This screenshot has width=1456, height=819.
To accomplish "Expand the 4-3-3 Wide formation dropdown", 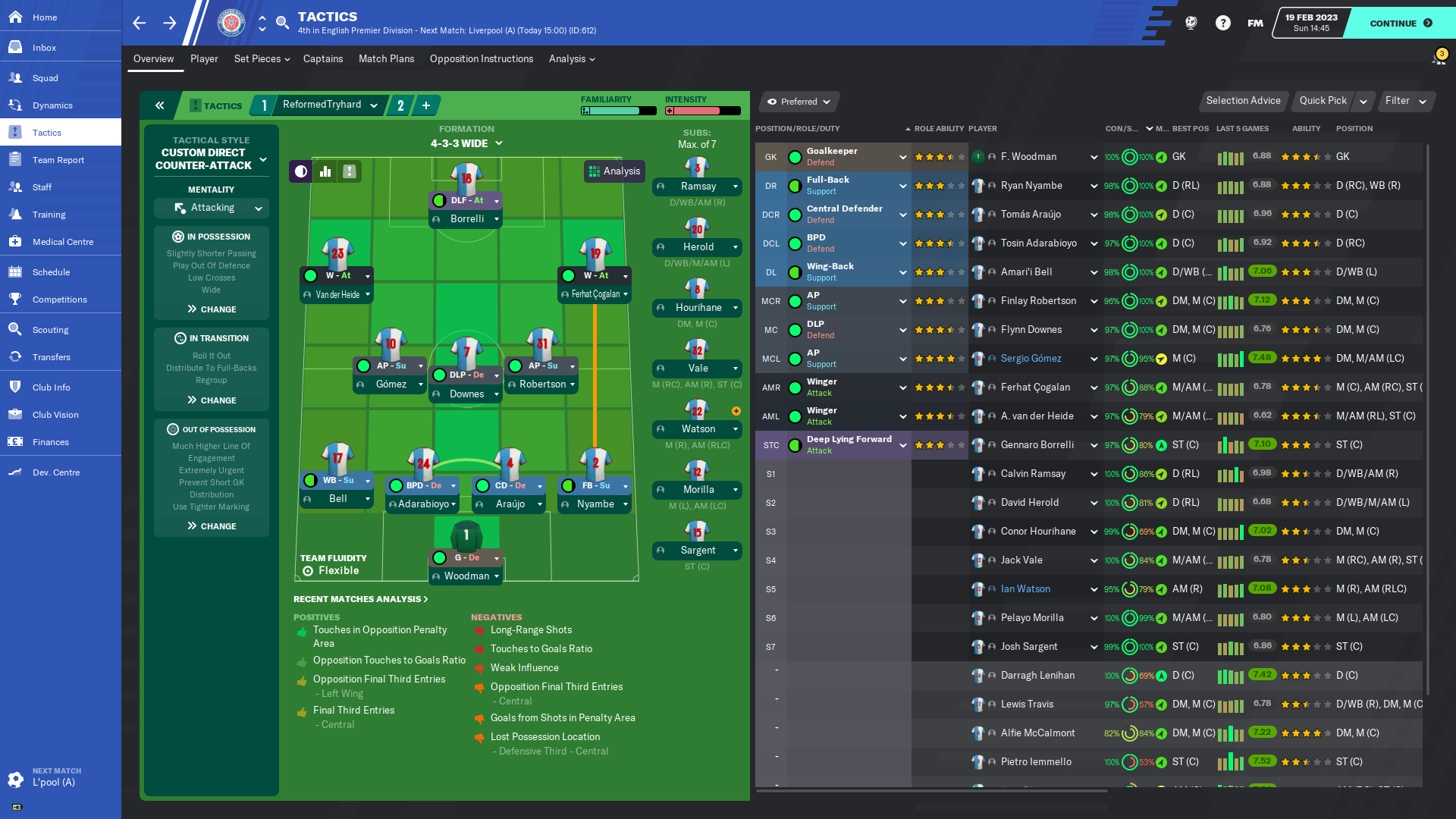I will coord(466,143).
